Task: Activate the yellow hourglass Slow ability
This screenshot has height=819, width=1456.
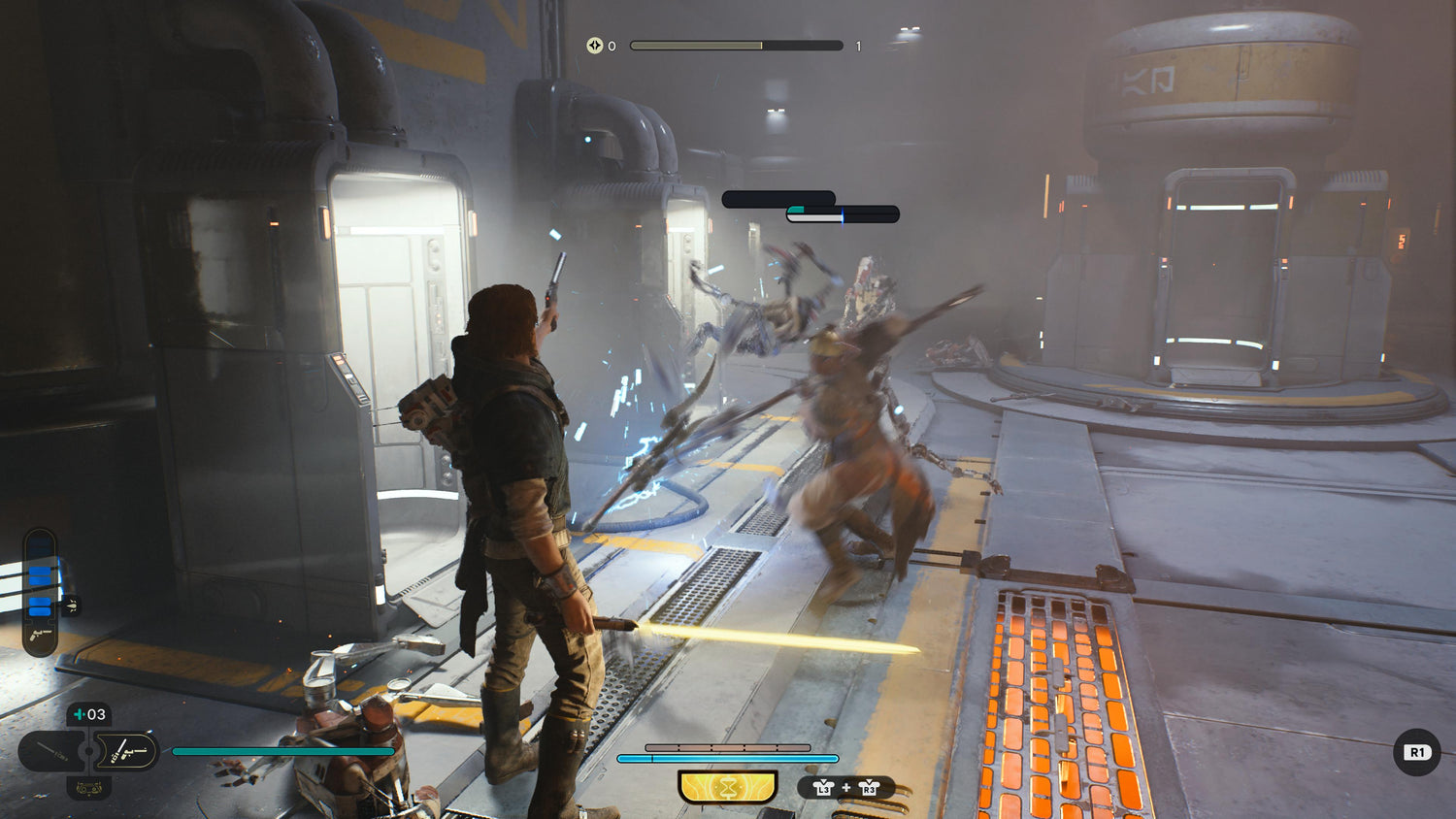Action: [727, 787]
